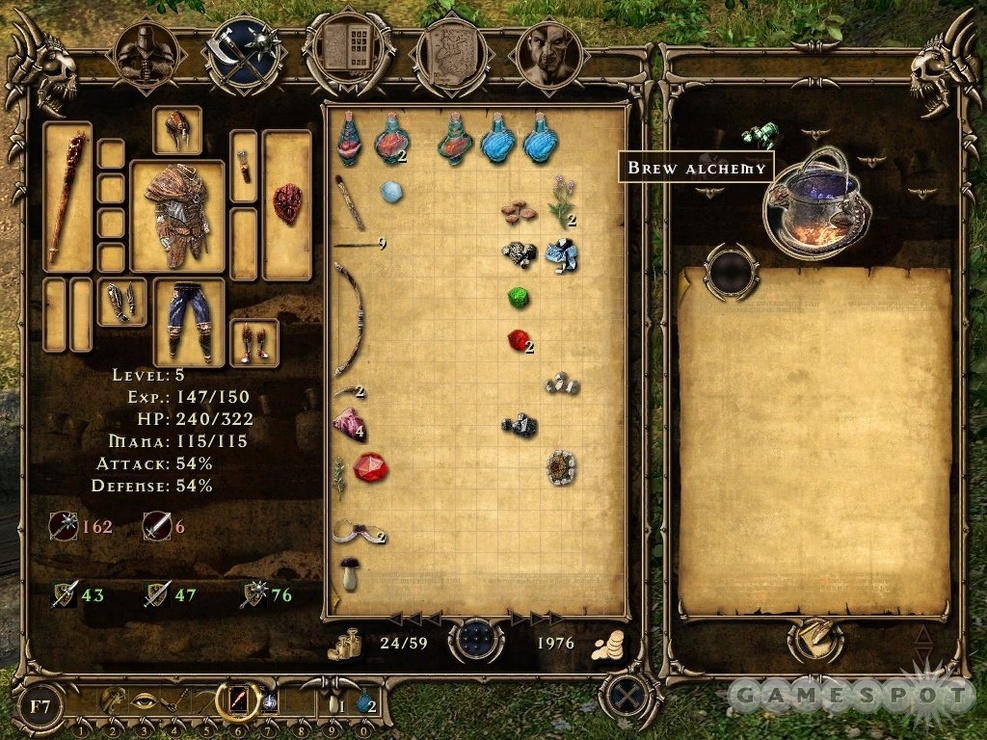Image resolution: width=987 pixels, height=740 pixels.
Task: Pick the flowering herb plant ingredient
Action: point(562,201)
